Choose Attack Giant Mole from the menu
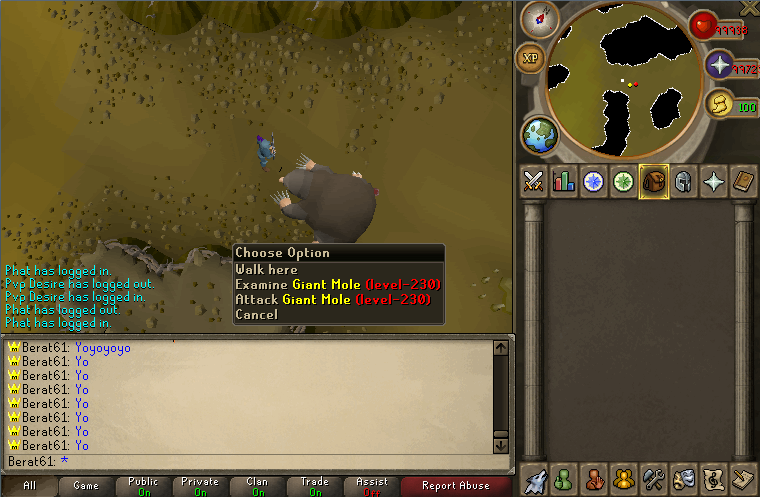 (332, 299)
